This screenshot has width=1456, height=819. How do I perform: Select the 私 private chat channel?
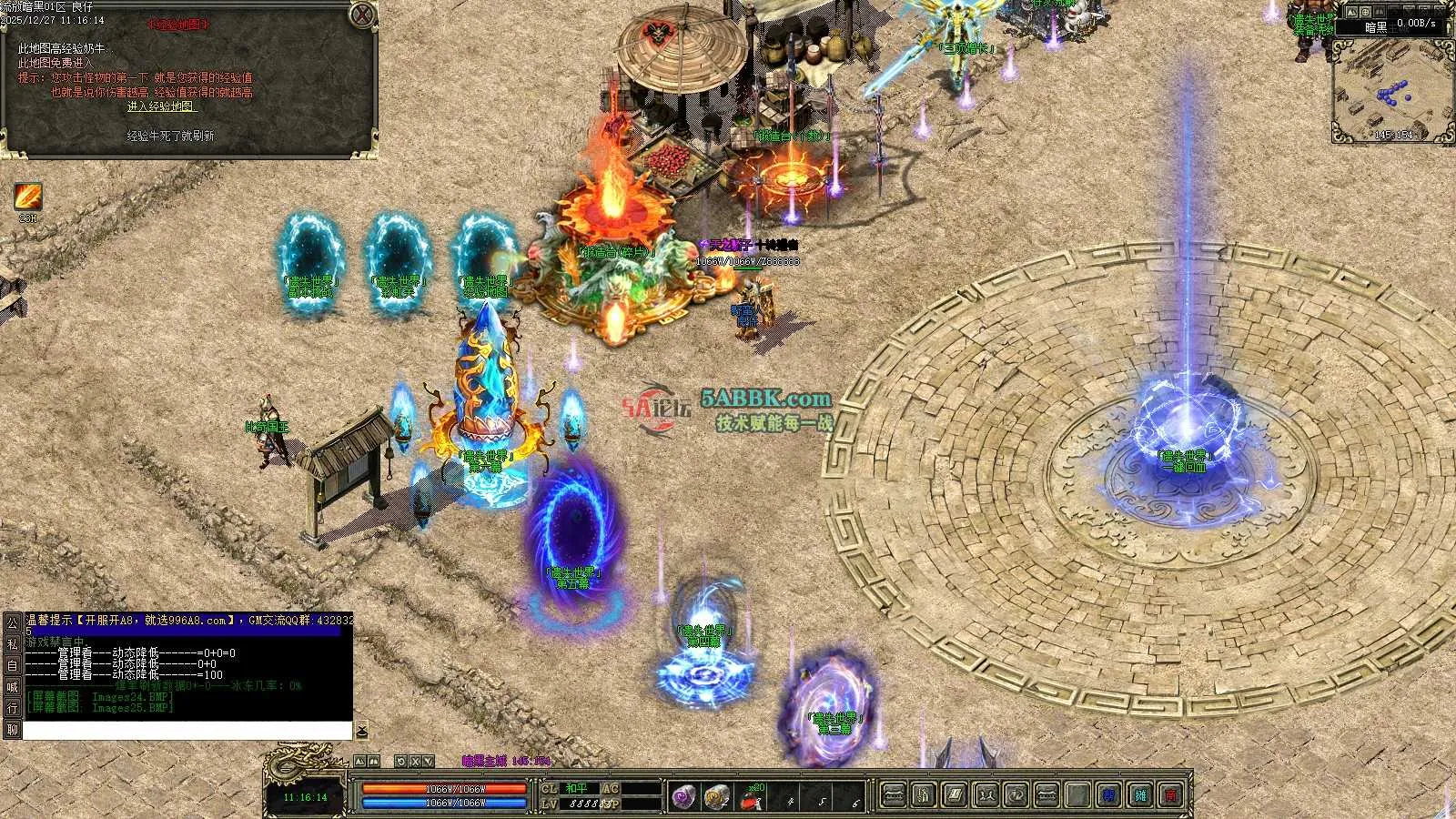pyautogui.click(x=12, y=643)
